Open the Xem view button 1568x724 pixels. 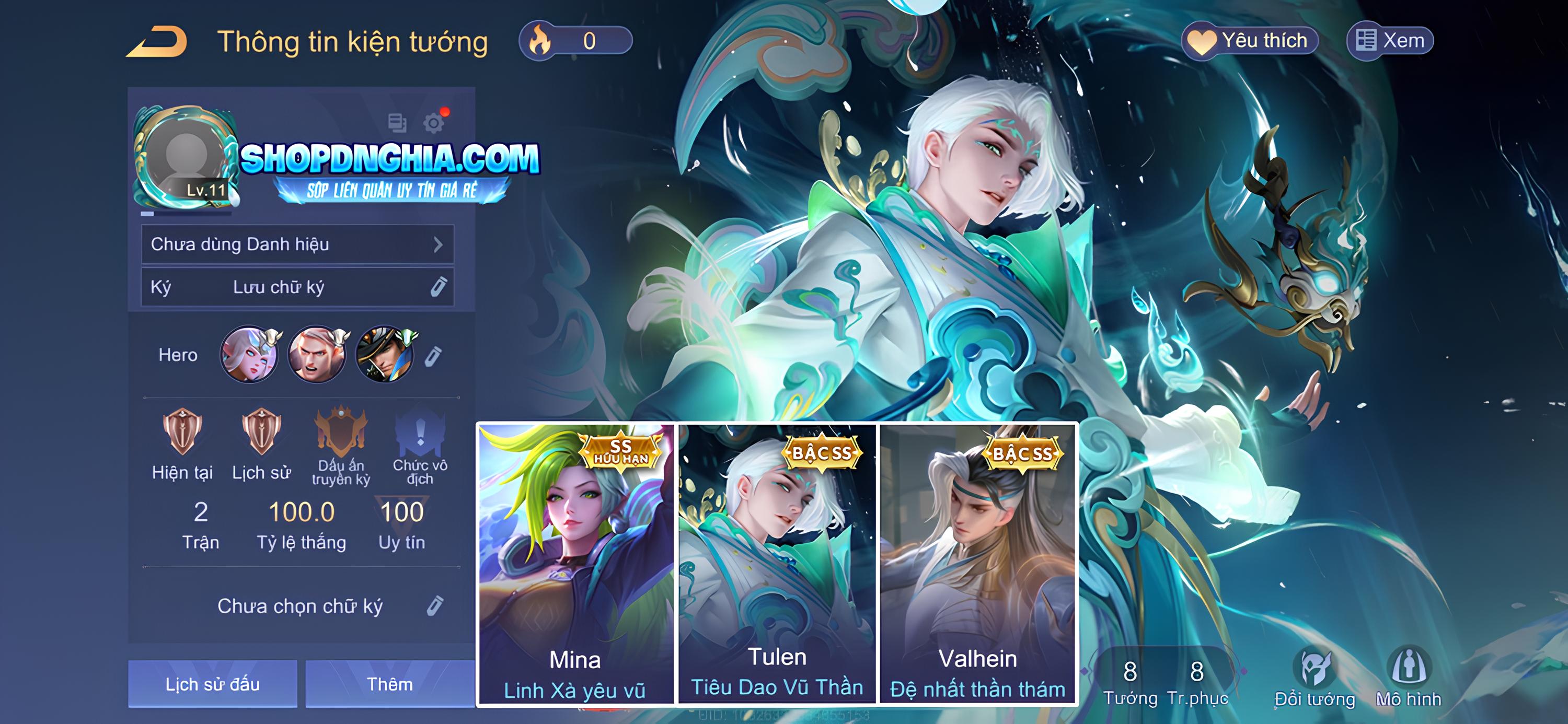coord(1390,41)
